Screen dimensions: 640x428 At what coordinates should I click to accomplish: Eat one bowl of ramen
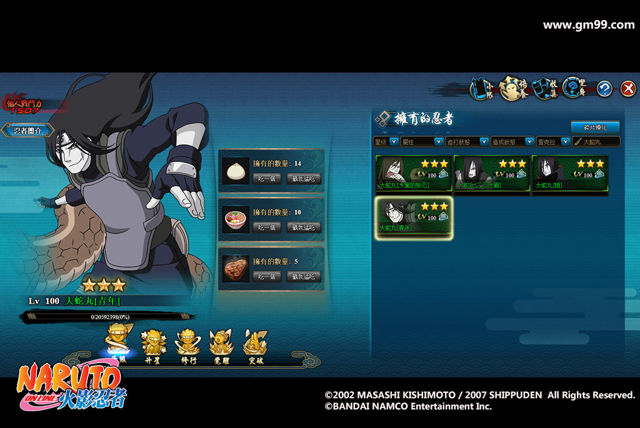point(266,227)
